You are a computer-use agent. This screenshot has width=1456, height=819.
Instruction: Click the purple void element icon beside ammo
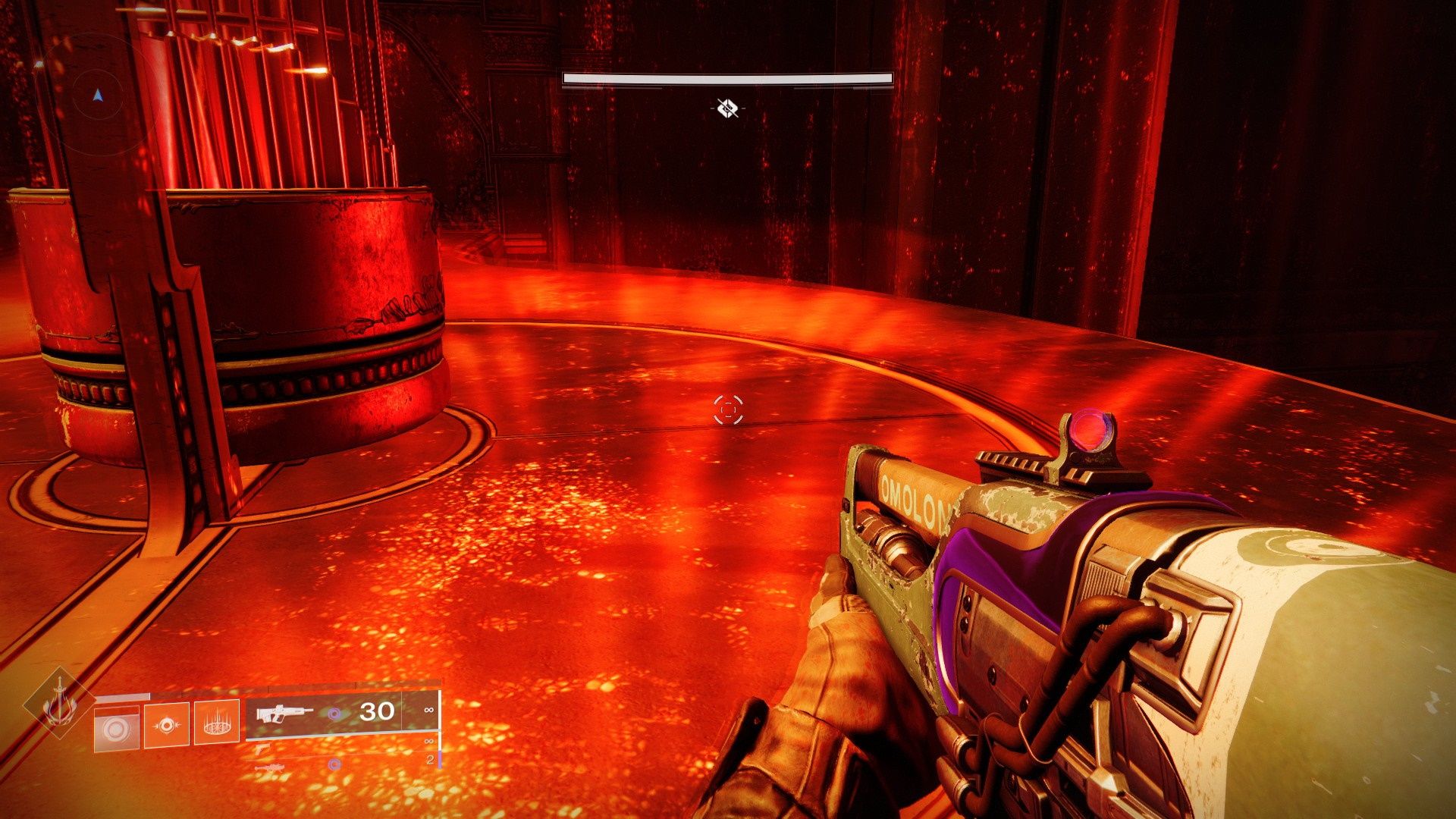tap(333, 713)
